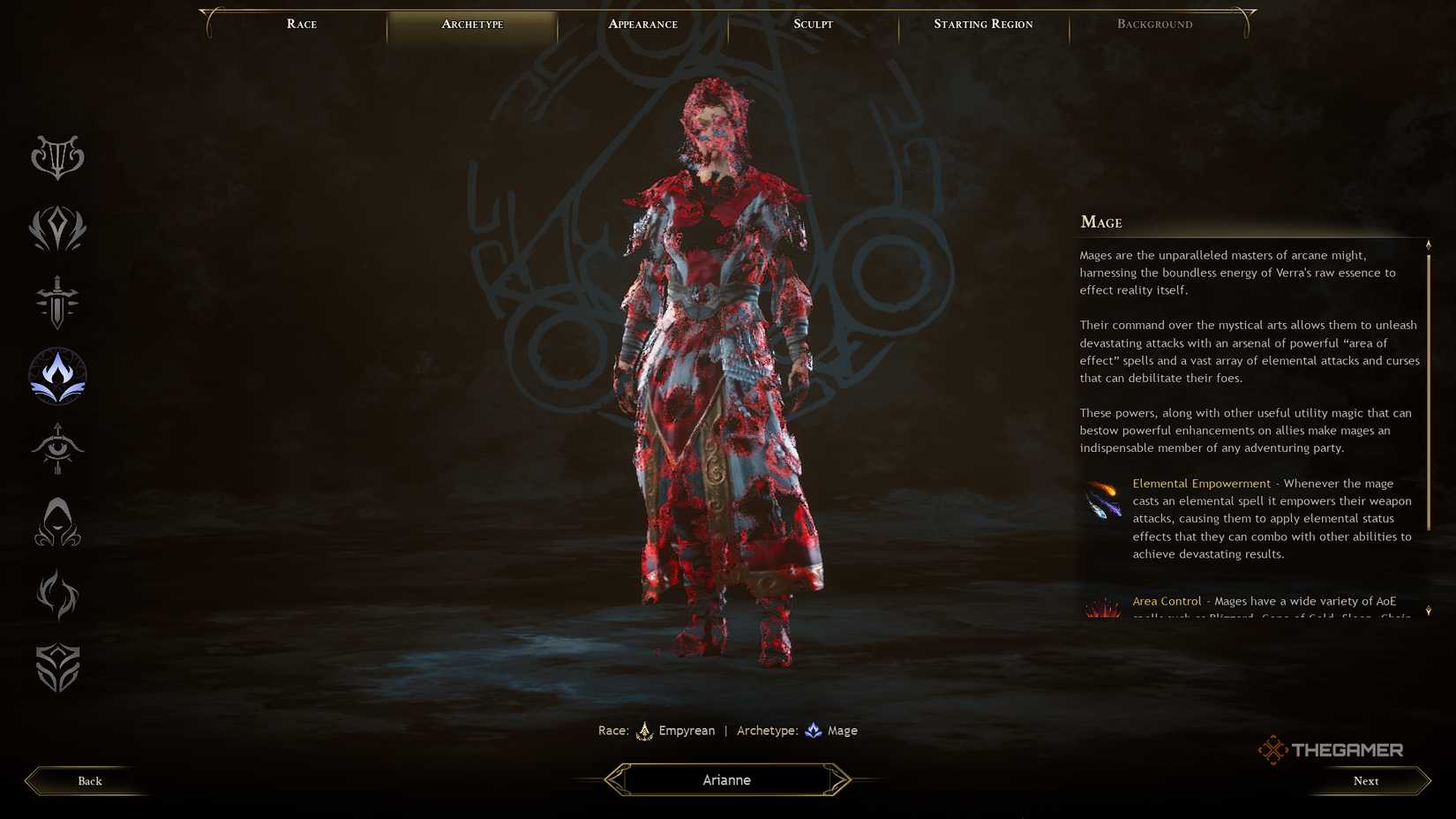This screenshot has height=819, width=1456.
Task: Select the hooded Rogue archetype icon
Action: pos(56,522)
